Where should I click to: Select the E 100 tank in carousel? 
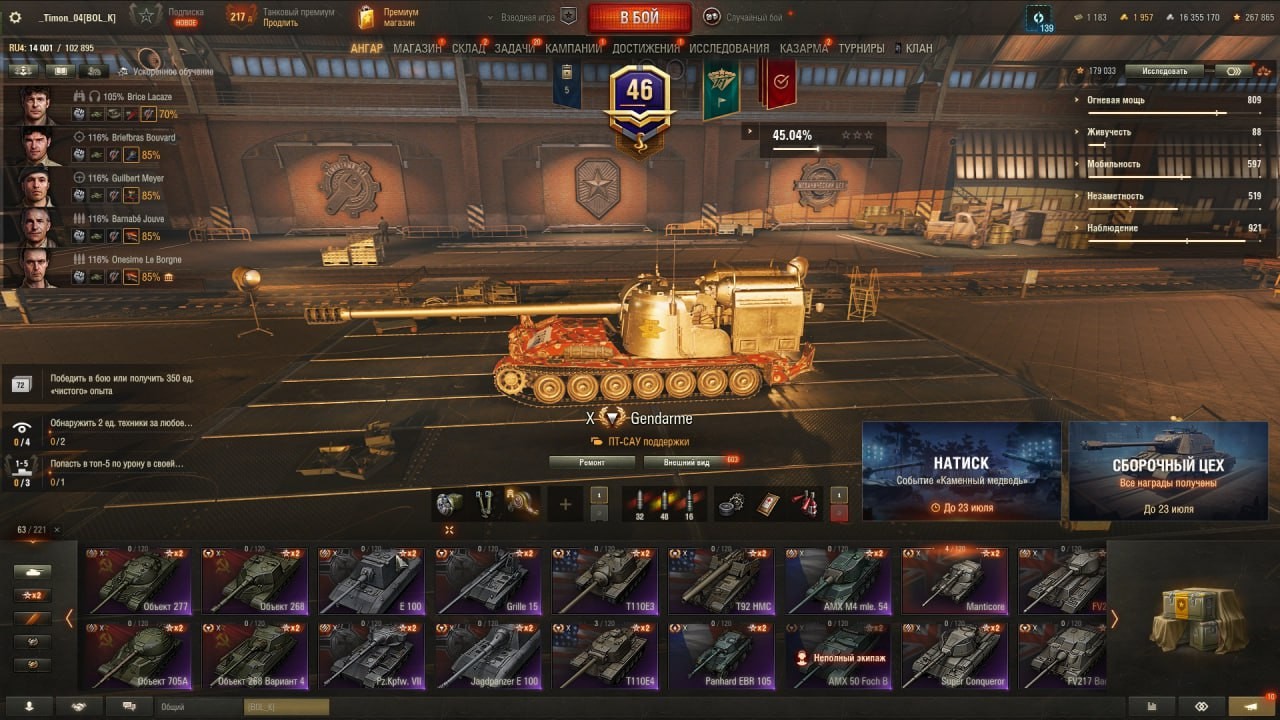(371, 580)
